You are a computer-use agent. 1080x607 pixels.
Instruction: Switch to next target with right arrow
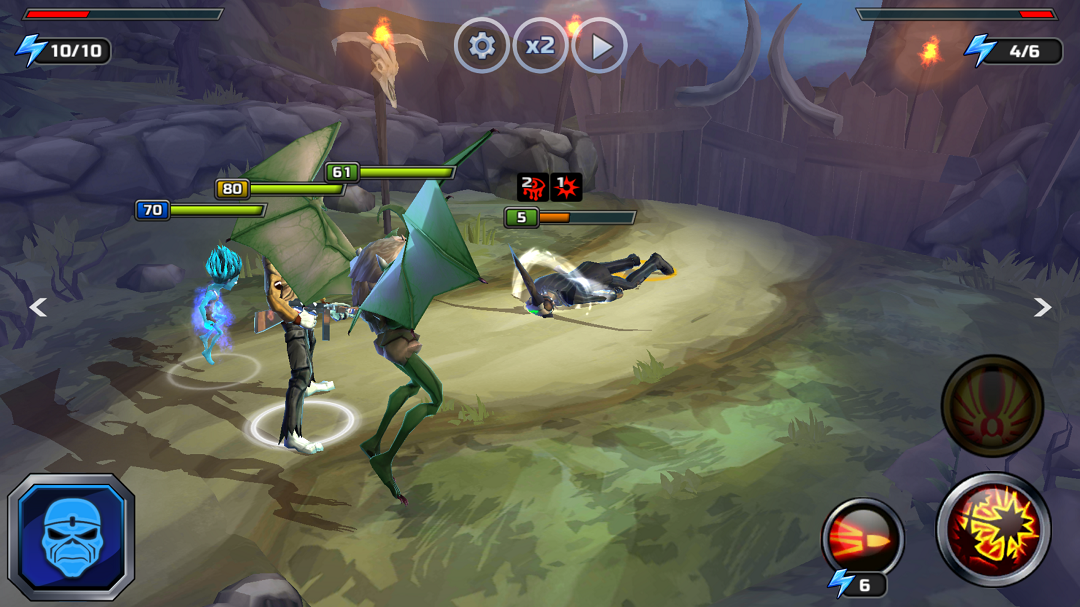coord(1042,308)
